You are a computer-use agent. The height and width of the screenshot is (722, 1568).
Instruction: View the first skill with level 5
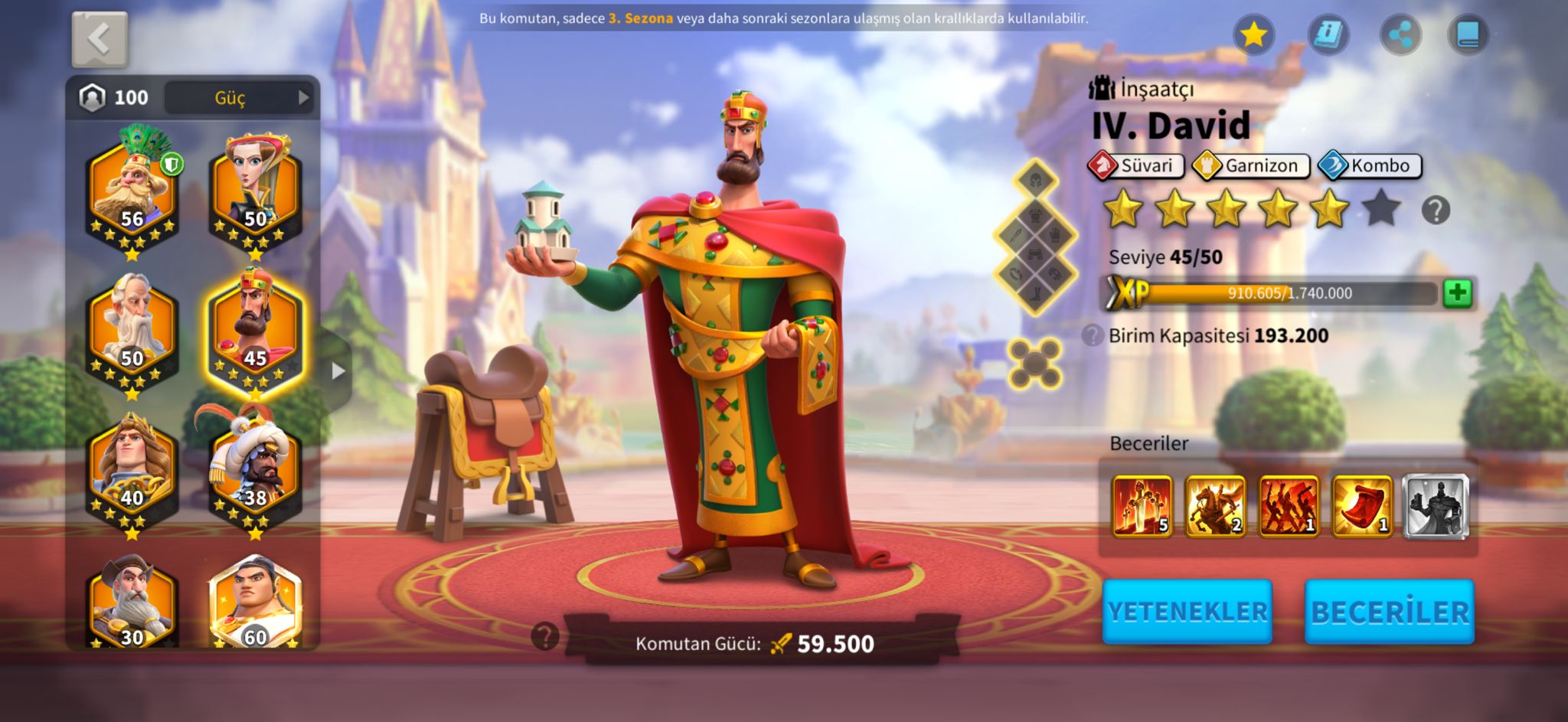(1142, 505)
